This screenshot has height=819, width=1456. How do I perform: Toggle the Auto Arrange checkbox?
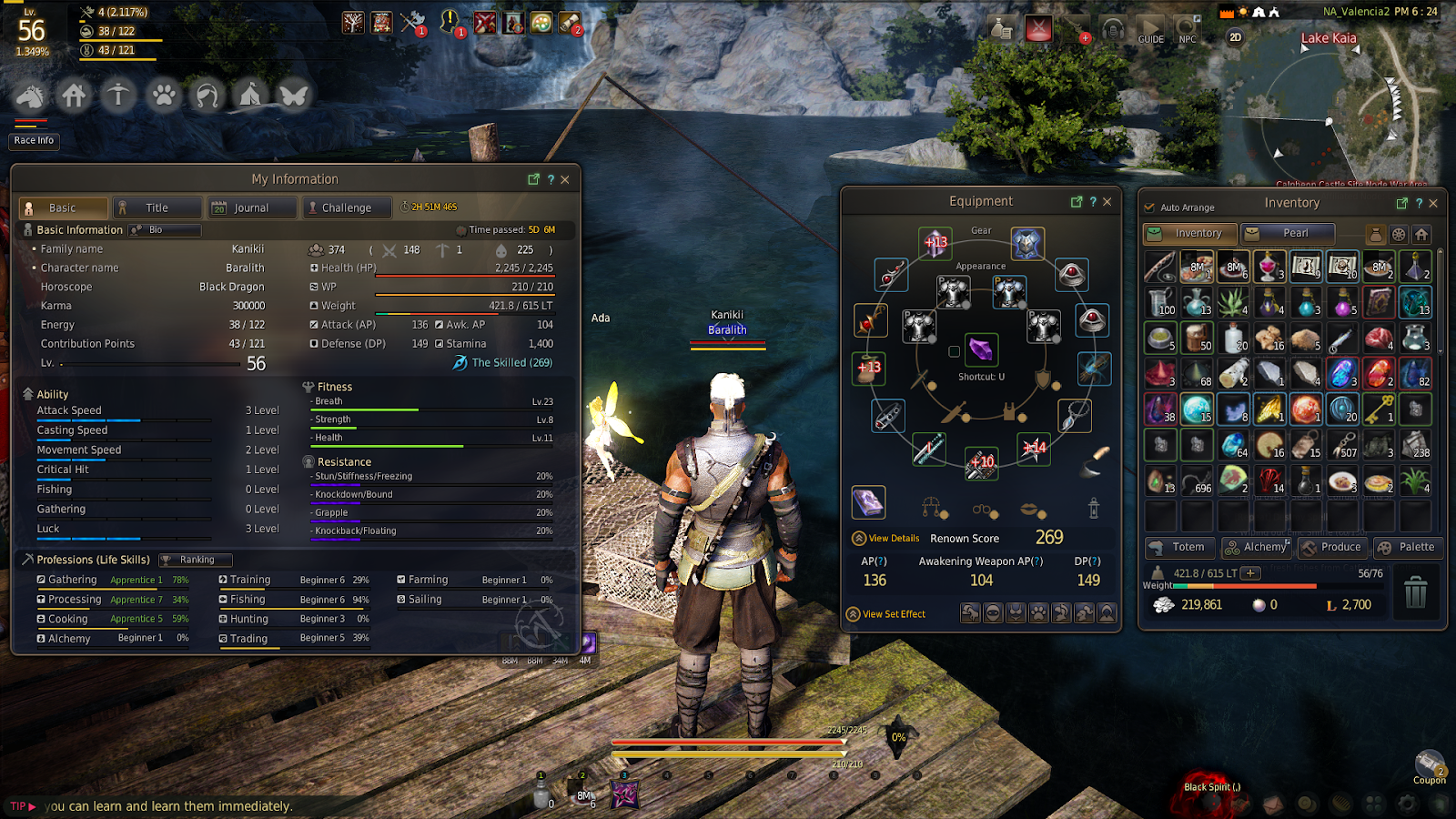[x=1150, y=207]
